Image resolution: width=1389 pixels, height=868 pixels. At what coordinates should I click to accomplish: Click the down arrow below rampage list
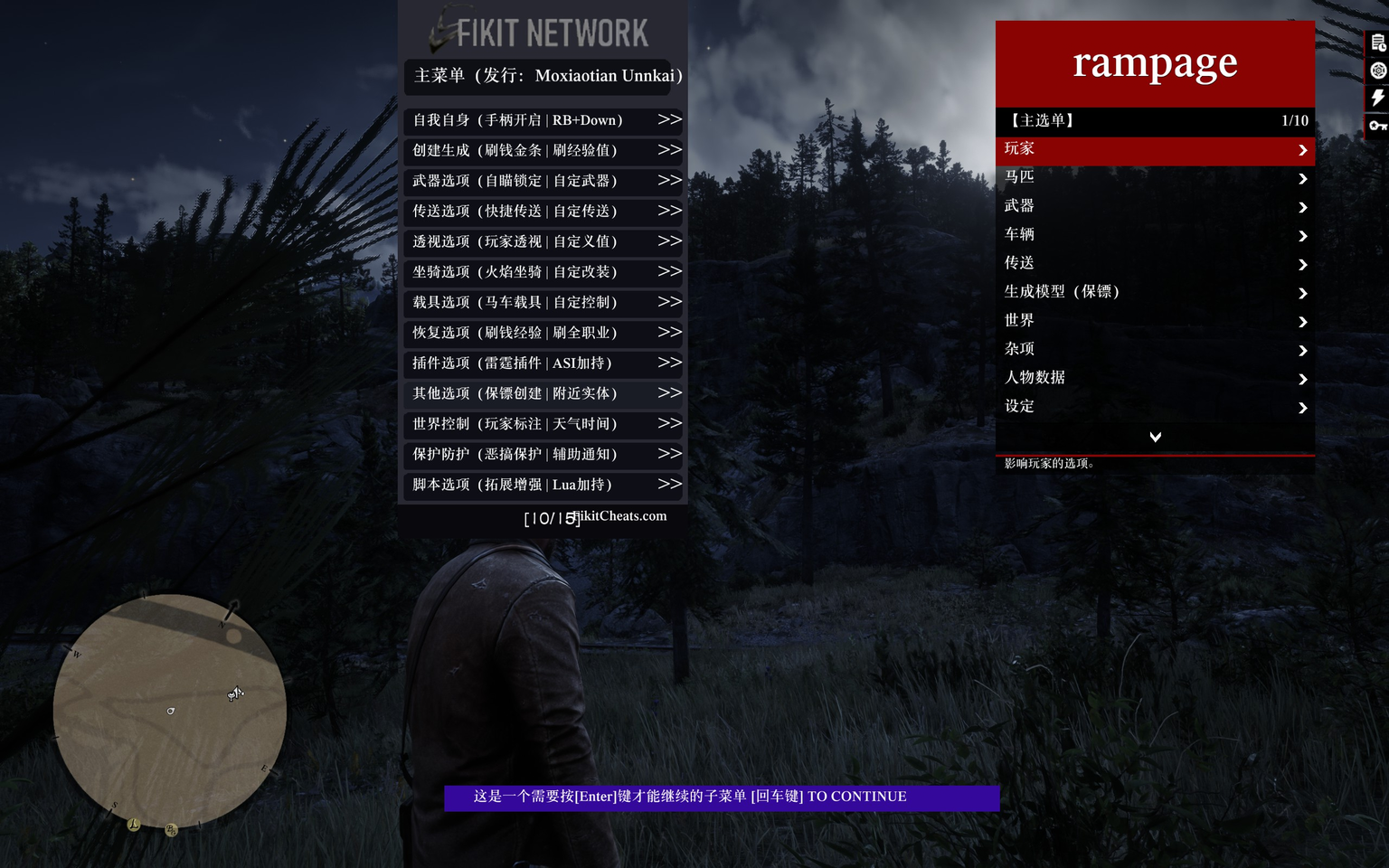coord(1155,438)
